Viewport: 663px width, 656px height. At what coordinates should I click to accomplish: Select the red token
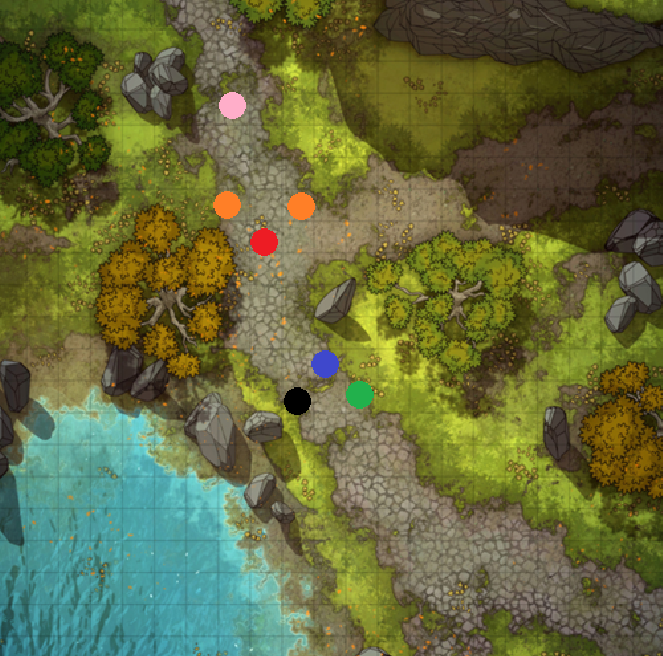(264, 242)
